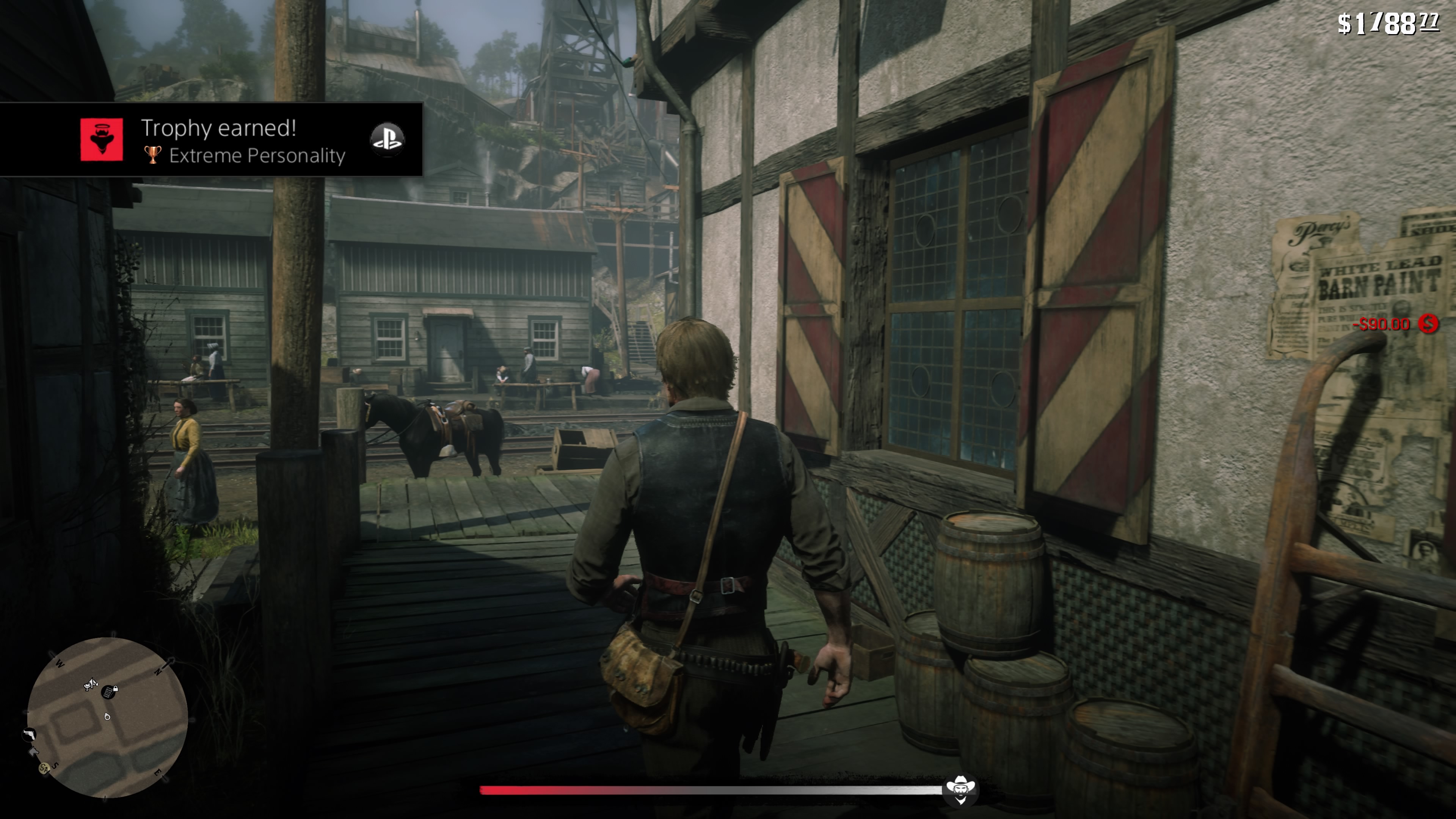The image size is (1456, 819).
Task: Select the yellow SA saloon icon on the minimap
Action: tap(44, 769)
